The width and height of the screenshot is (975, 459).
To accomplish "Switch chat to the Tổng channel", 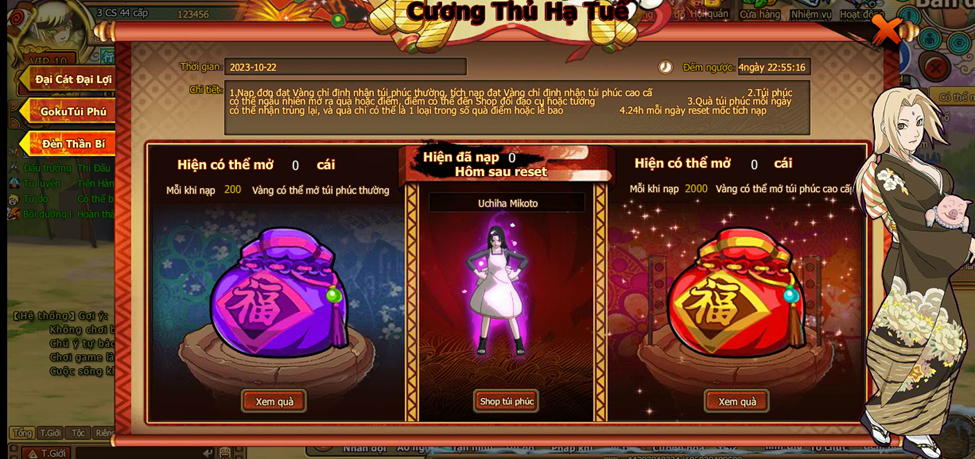I will point(22,433).
